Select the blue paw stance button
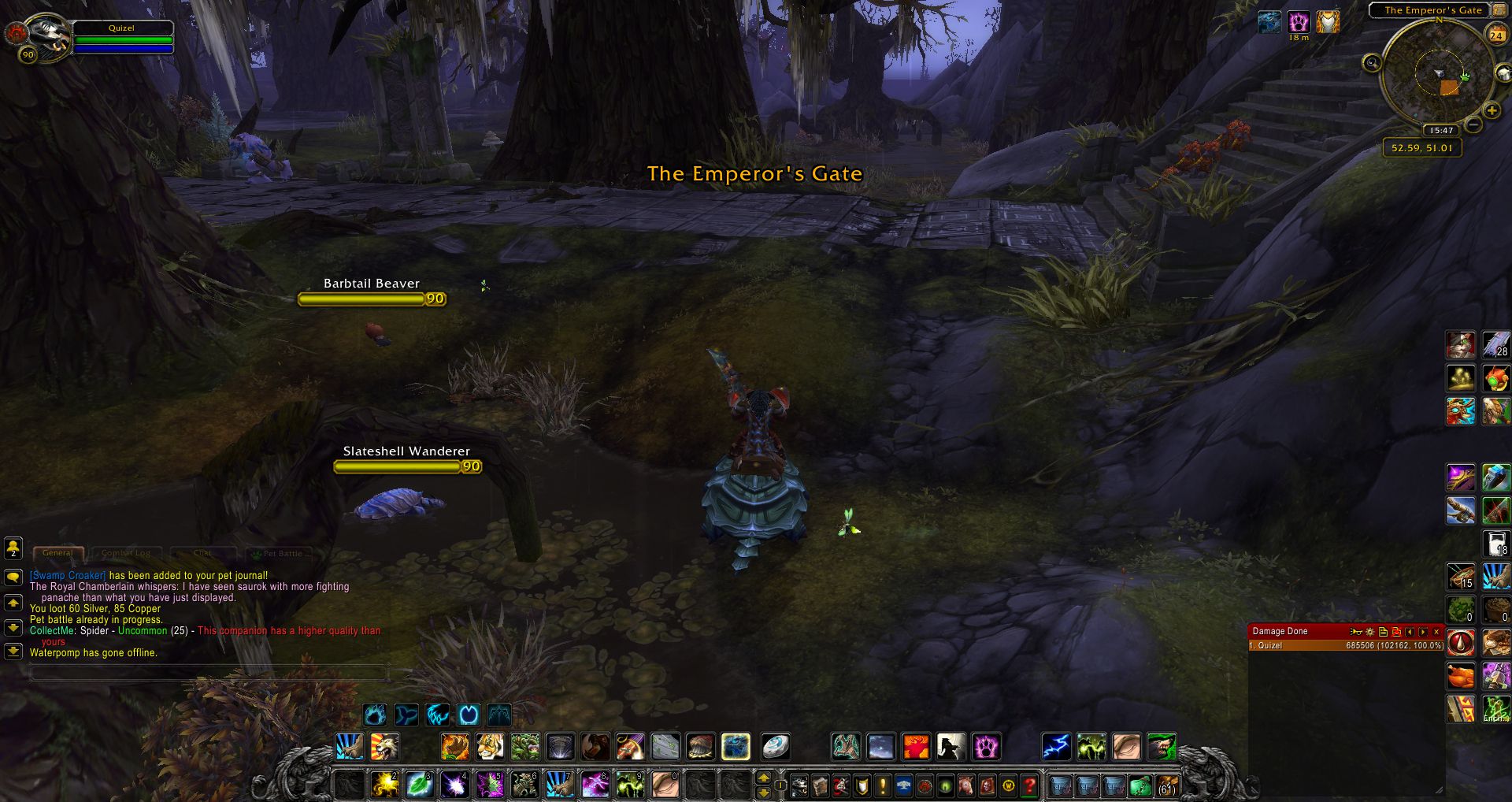The height and width of the screenshot is (802, 1512). pos(376,715)
